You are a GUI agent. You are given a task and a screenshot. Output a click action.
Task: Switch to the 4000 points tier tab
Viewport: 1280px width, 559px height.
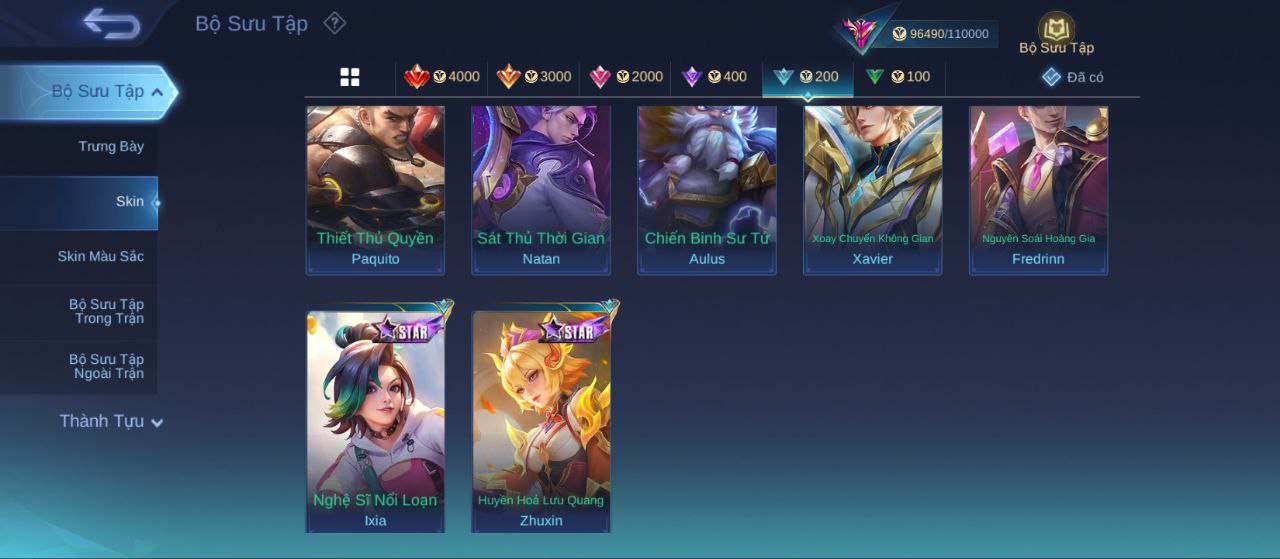point(441,77)
